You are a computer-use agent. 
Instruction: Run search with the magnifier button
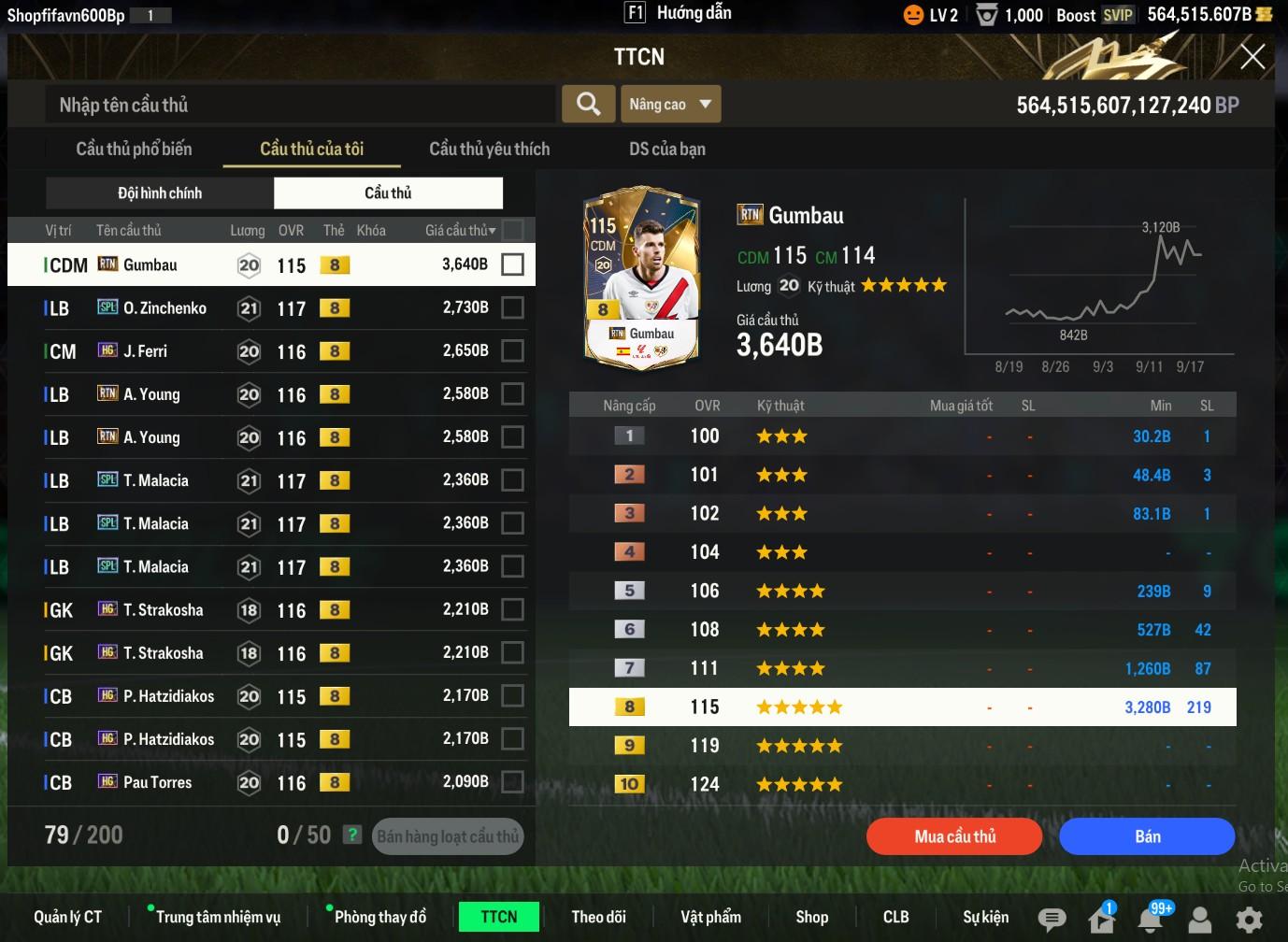[588, 104]
